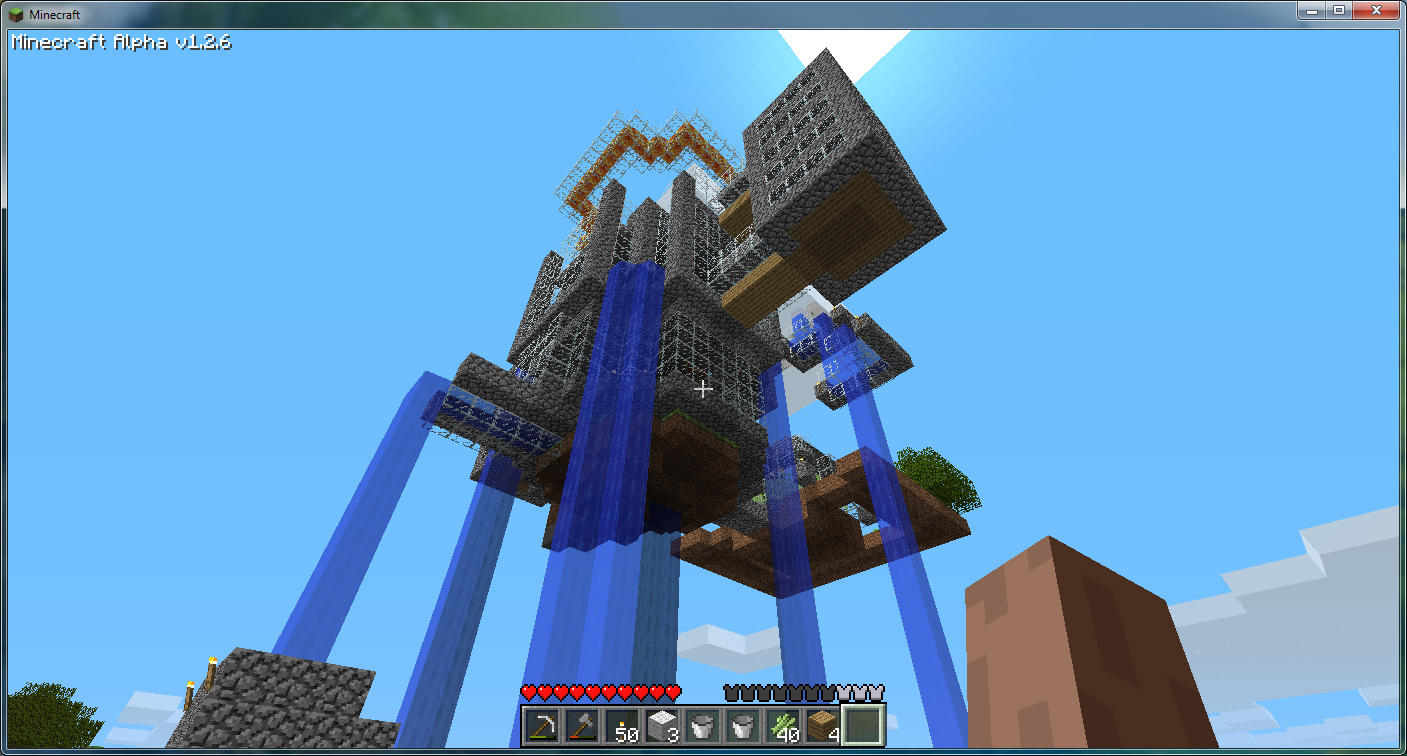This screenshot has height=756, width=1407.
Task: Select the wooden pickaxe in the hotbar
Action: [543, 725]
